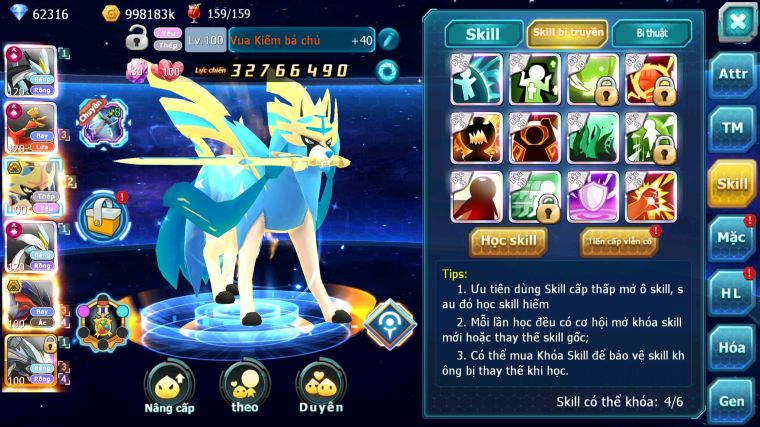The width and height of the screenshot is (760, 427).
Task: Choose the red punching fist skill
Action: [651, 196]
